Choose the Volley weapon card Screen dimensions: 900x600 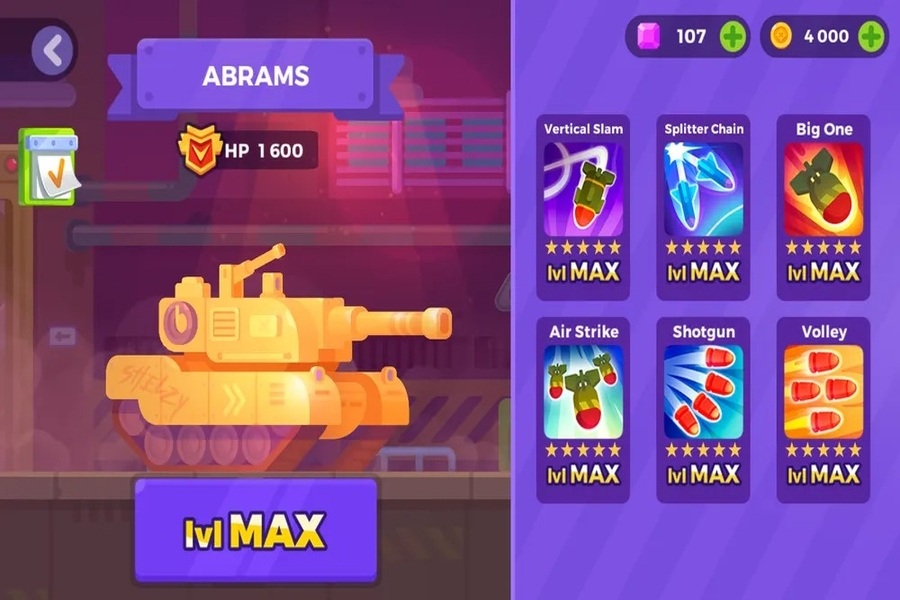[x=823, y=408]
